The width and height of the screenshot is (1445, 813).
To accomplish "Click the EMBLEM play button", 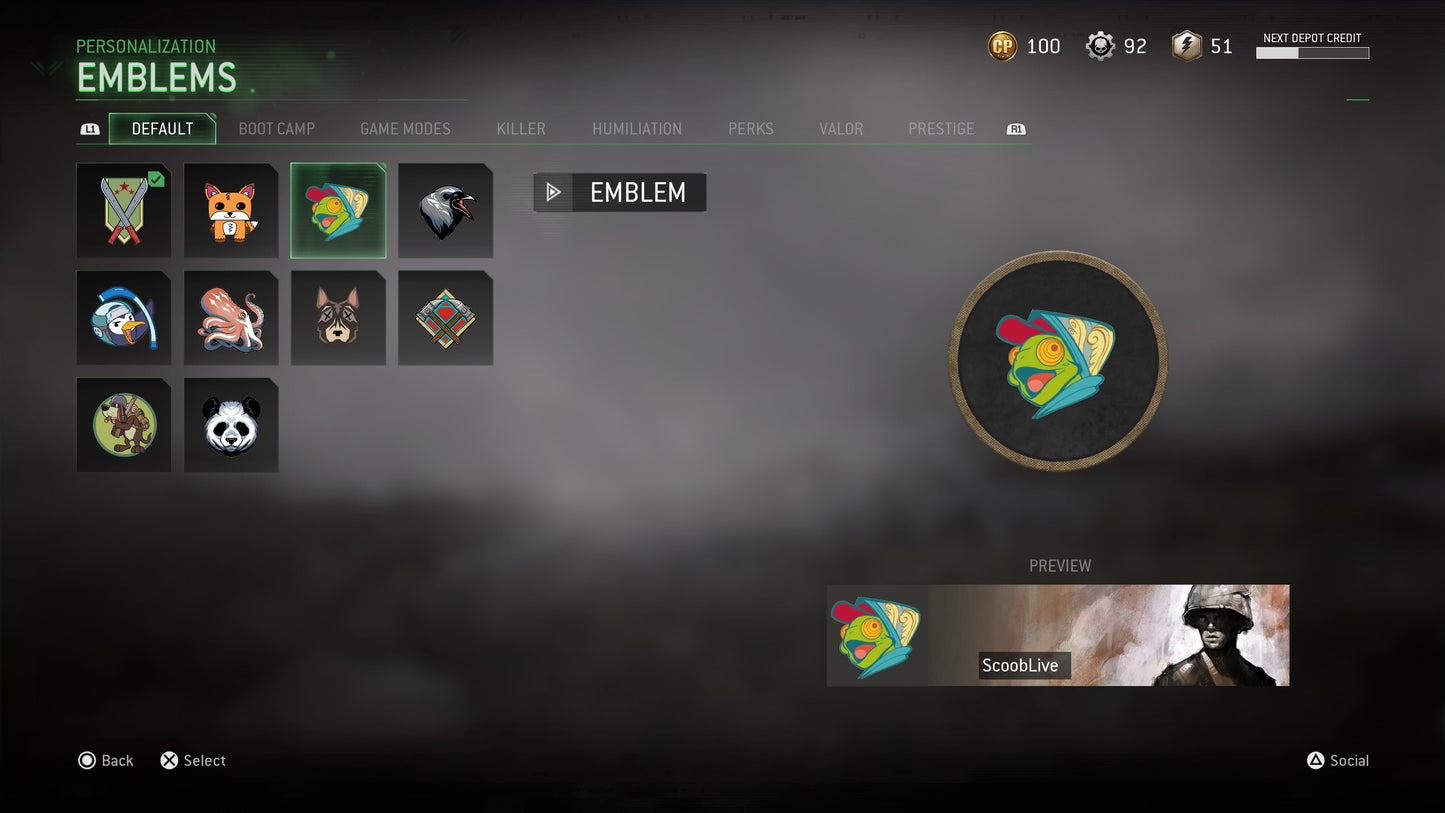I will 554,192.
